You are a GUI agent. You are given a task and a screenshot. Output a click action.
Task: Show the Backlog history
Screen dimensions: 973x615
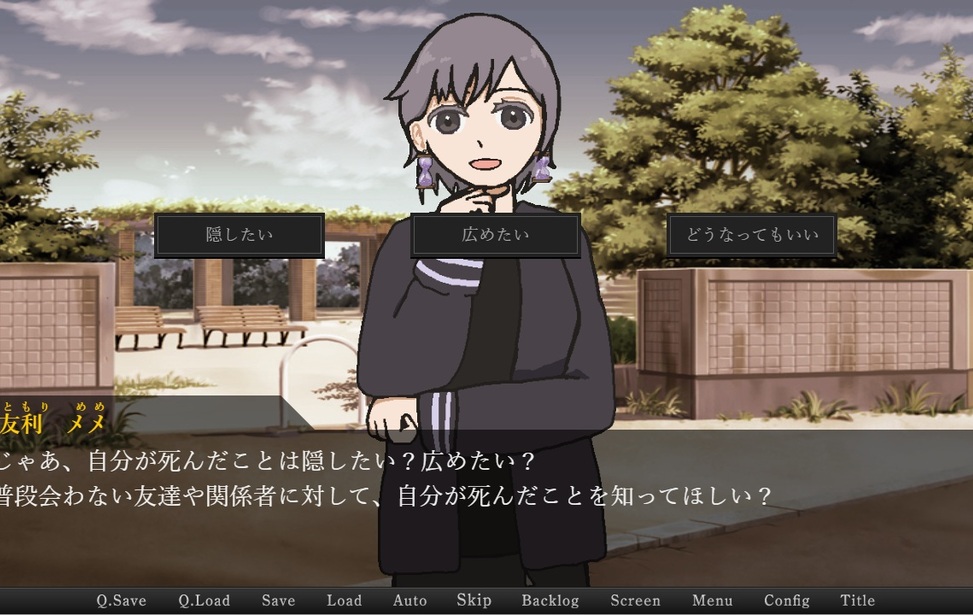tap(550, 601)
